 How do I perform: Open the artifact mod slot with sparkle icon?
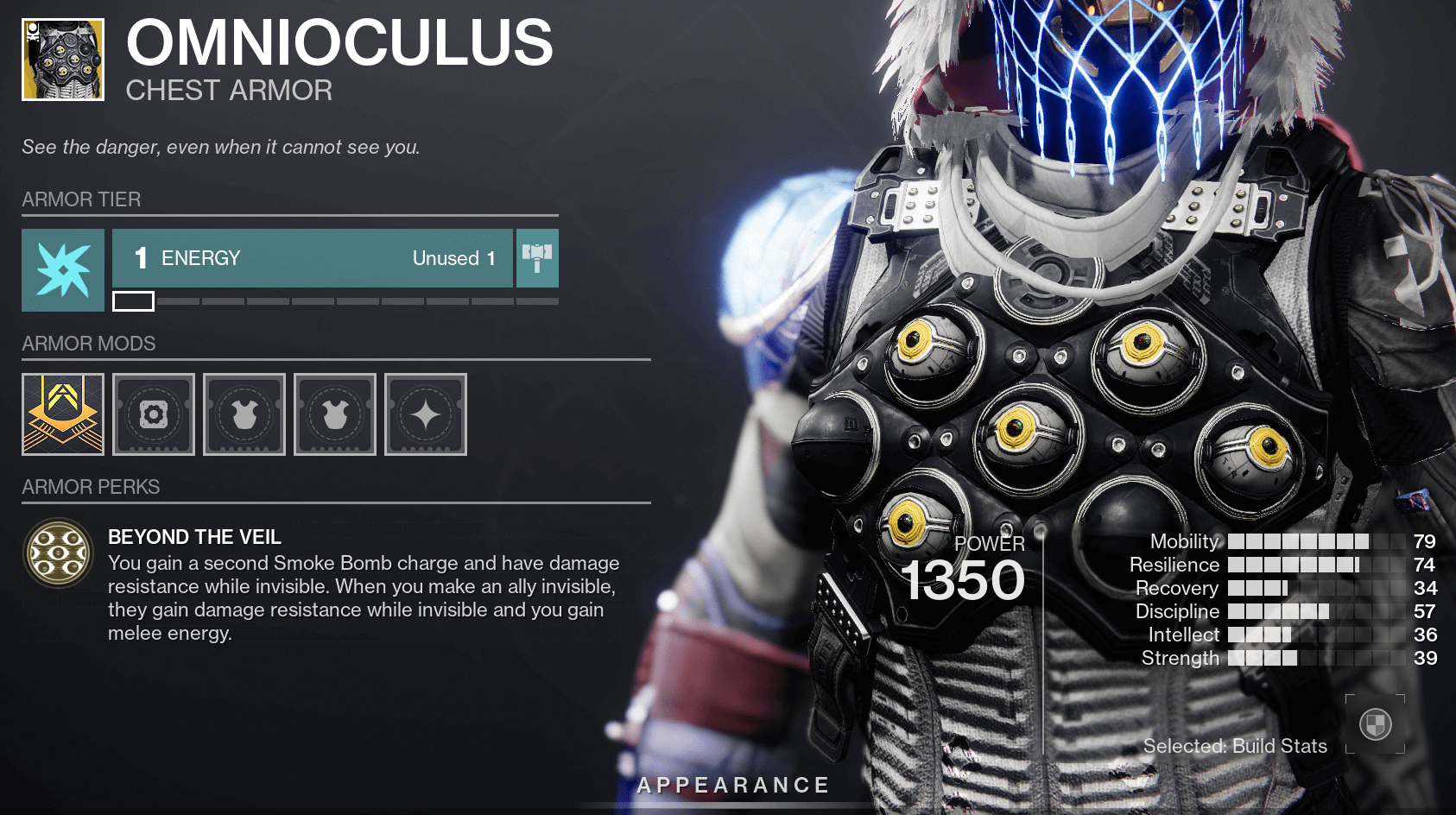coord(426,414)
